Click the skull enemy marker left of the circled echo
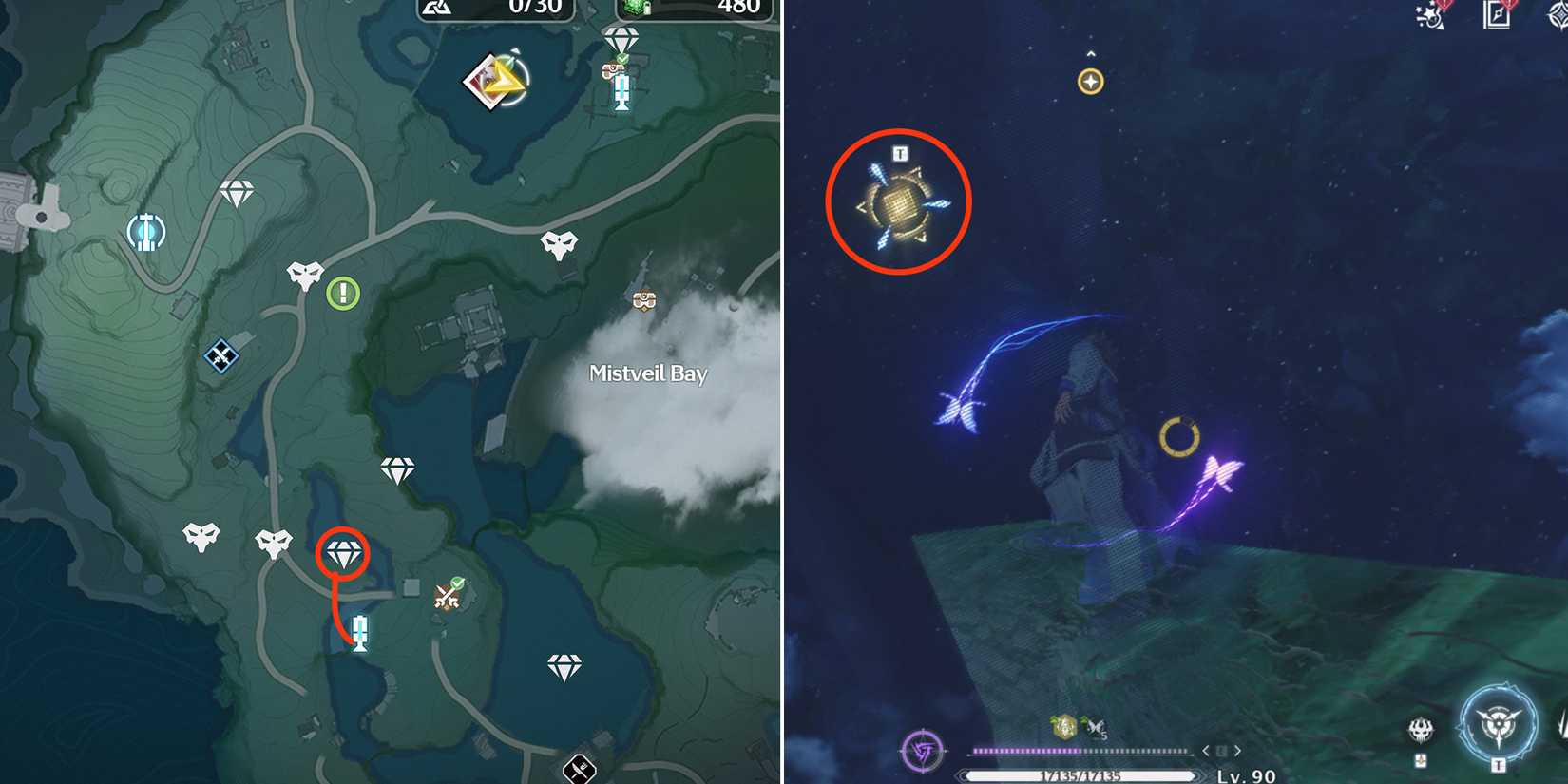1568x784 pixels. point(276,538)
